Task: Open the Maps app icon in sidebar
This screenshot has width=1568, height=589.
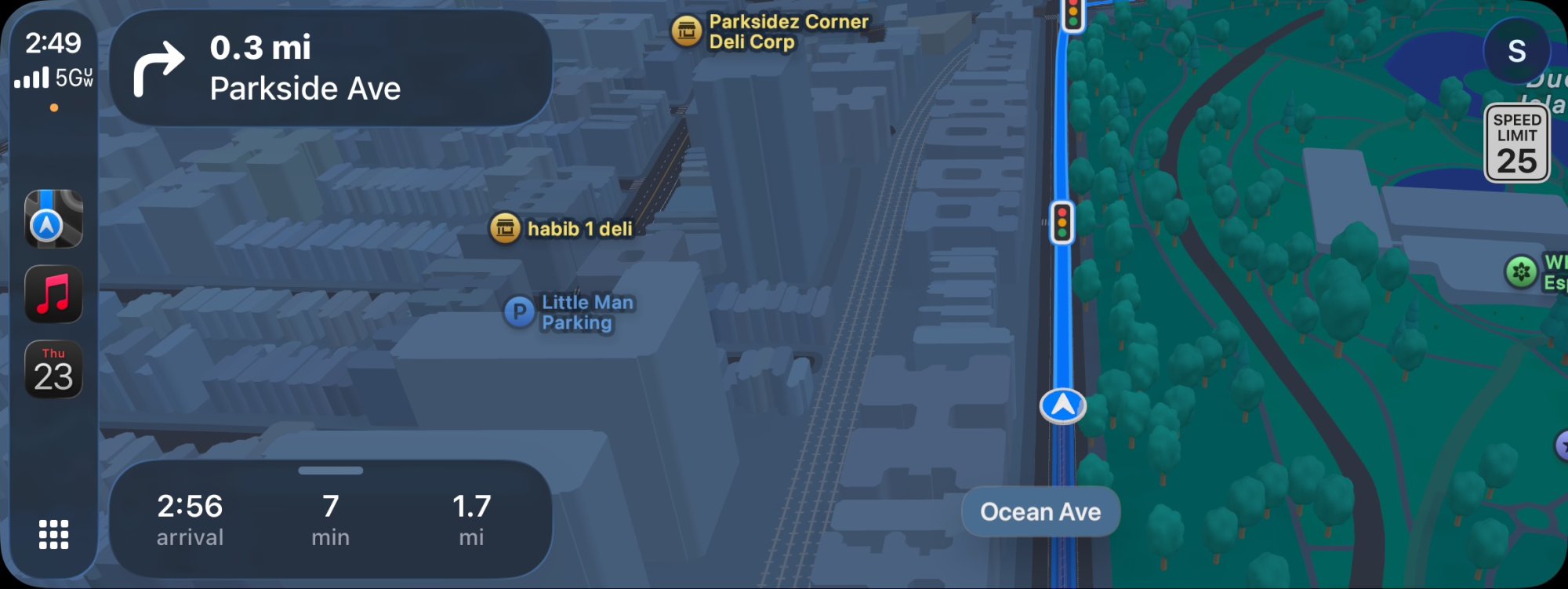Action: 53,219
